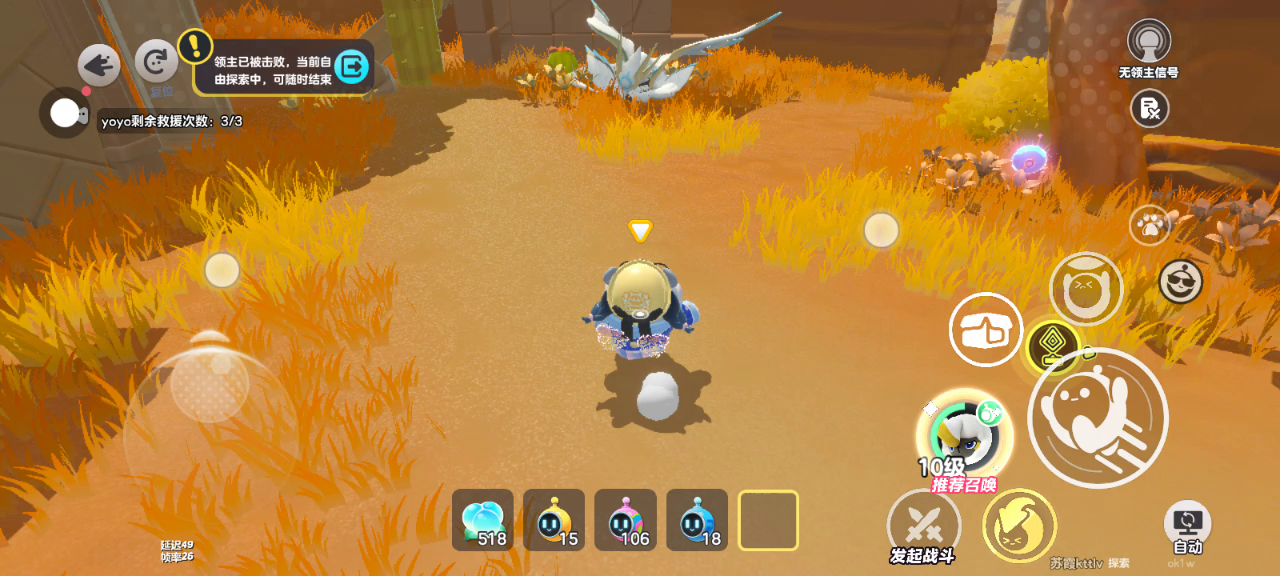Toggle 自动 auto mode
1280x576 pixels.
1187,527
